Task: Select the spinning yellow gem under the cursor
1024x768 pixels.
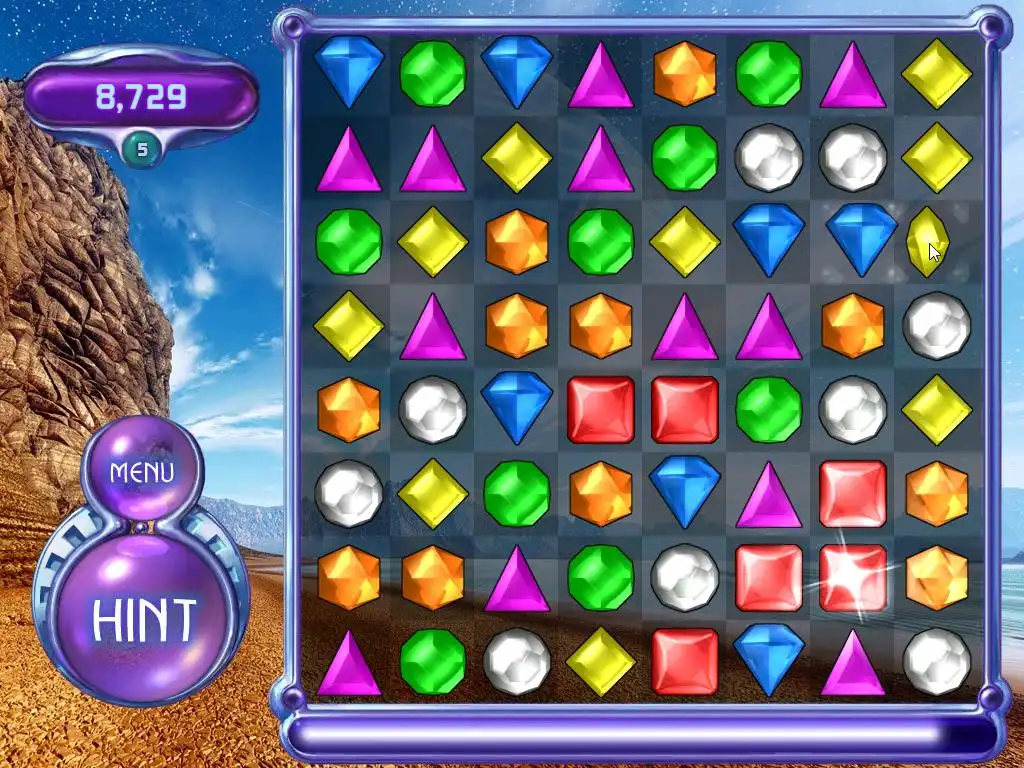Action: tap(926, 241)
